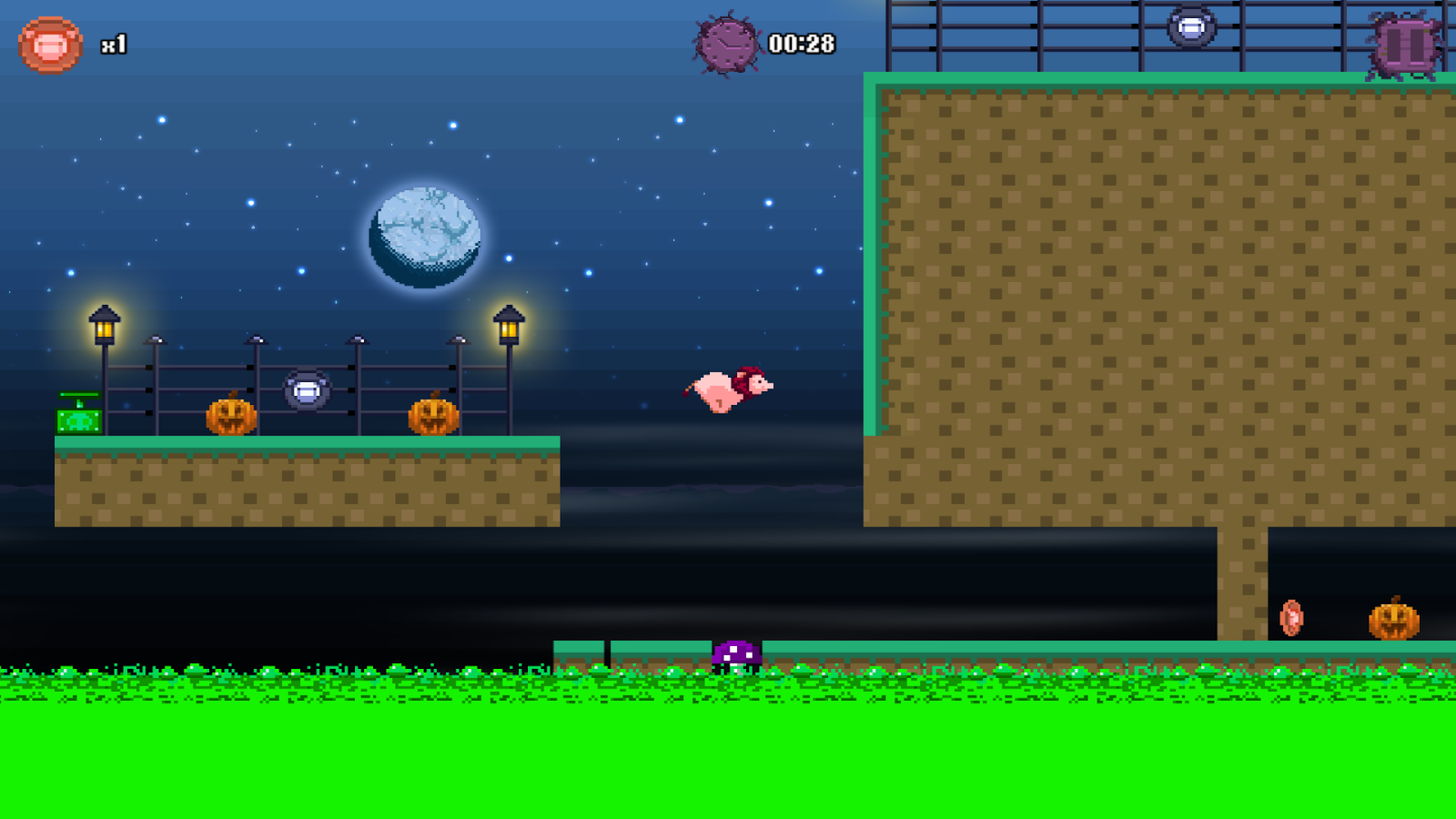Image resolution: width=1456 pixels, height=819 pixels.
Task: Select the silver coin on the top fence
Action: click(x=1190, y=27)
